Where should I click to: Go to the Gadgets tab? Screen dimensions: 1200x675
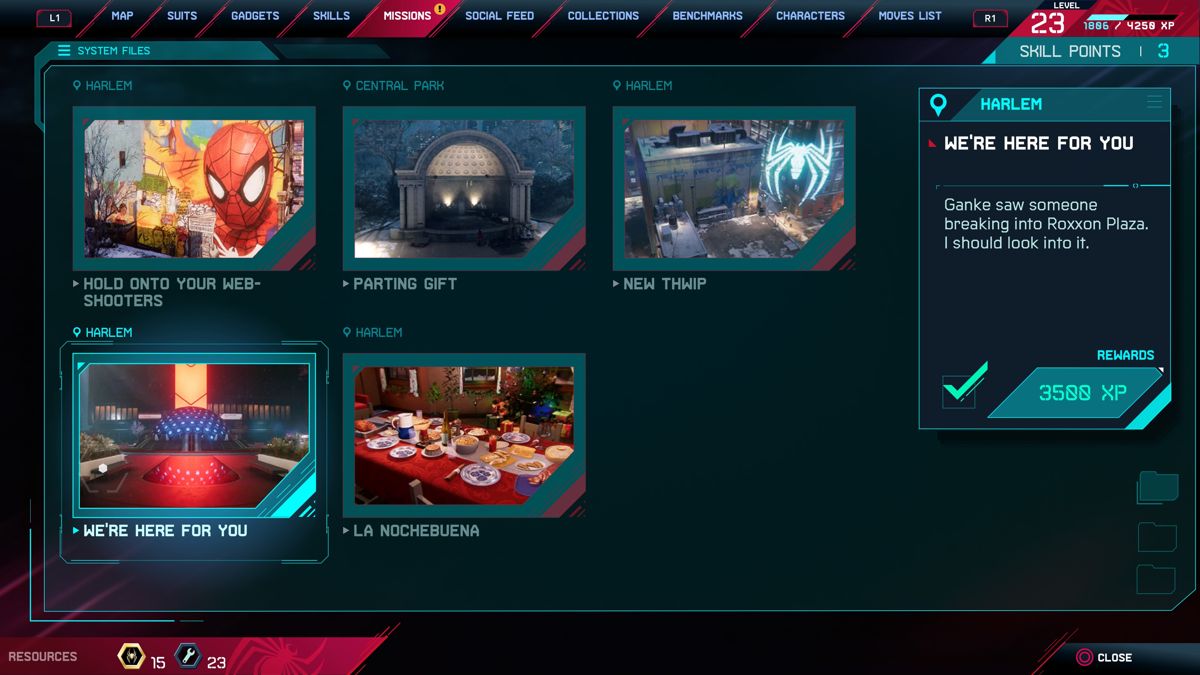(x=254, y=16)
